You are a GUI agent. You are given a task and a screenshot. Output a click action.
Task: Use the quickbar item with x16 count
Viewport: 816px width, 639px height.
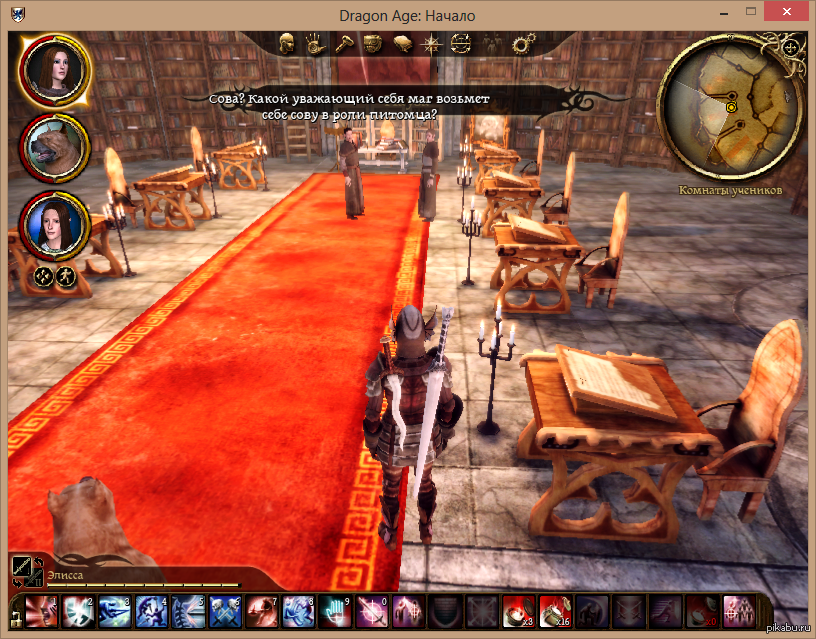554,609
